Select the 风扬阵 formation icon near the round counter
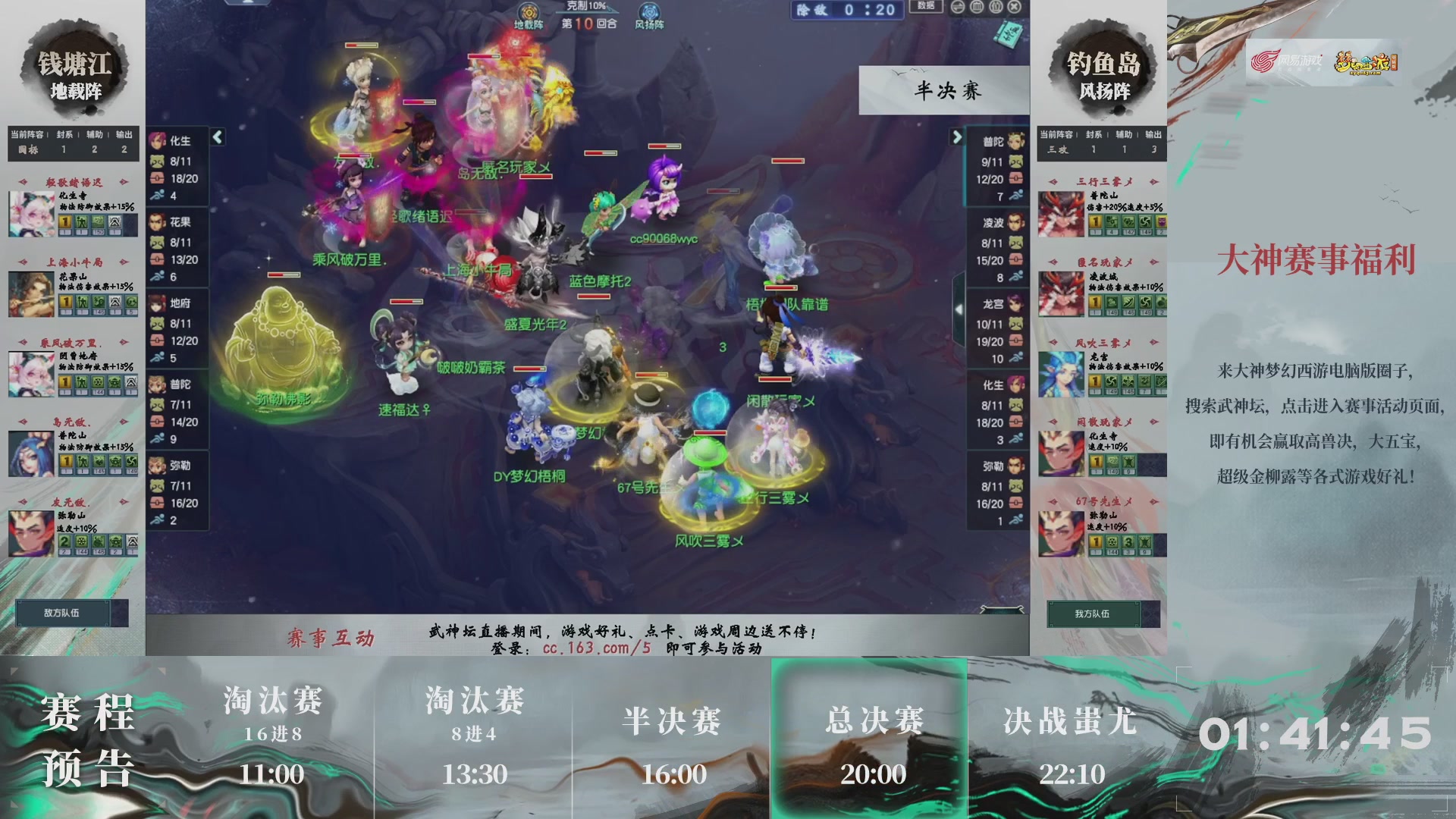This screenshot has width=1456, height=819. pos(648,13)
